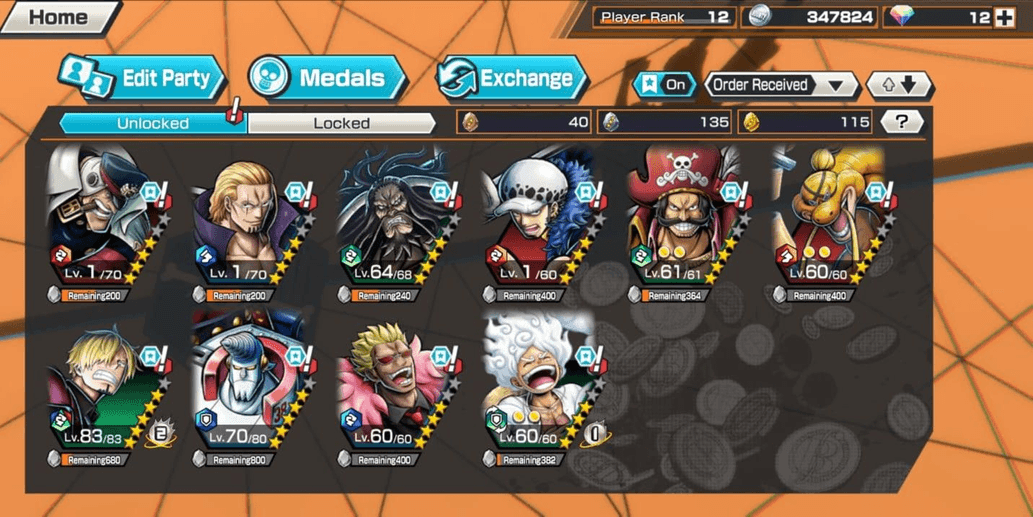The width and height of the screenshot is (1033, 517).
Task: Open the Medals menu
Action: [326, 78]
